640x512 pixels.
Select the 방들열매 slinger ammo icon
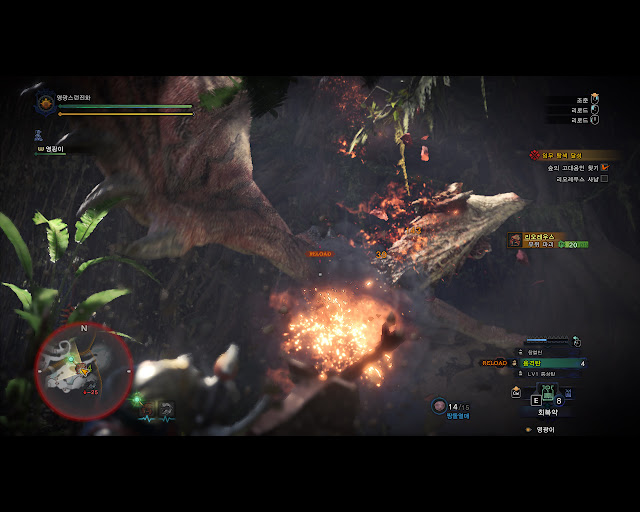tap(439, 405)
